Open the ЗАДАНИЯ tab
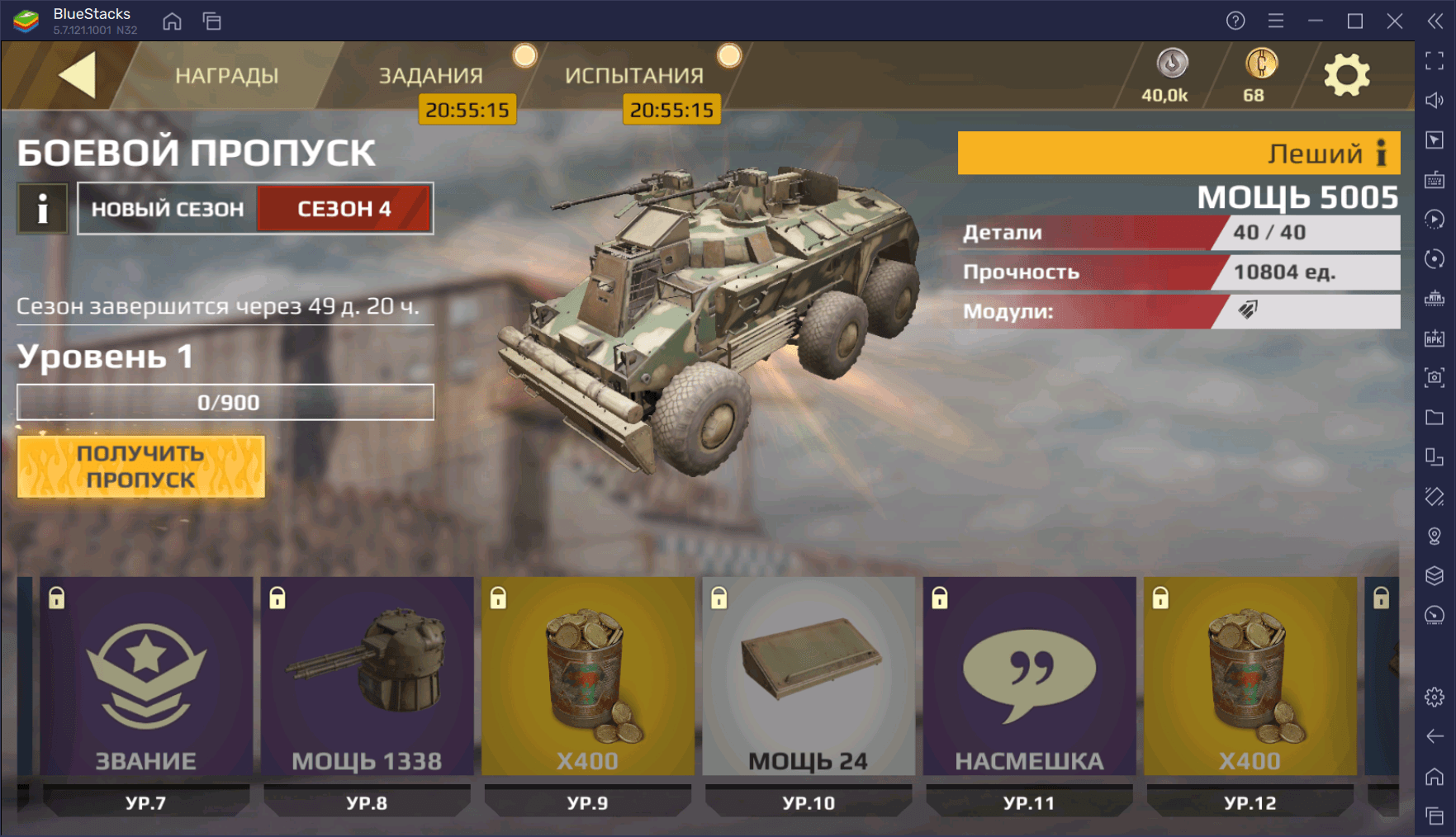The height and width of the screenshot is (837, 1456). point(430,76)
